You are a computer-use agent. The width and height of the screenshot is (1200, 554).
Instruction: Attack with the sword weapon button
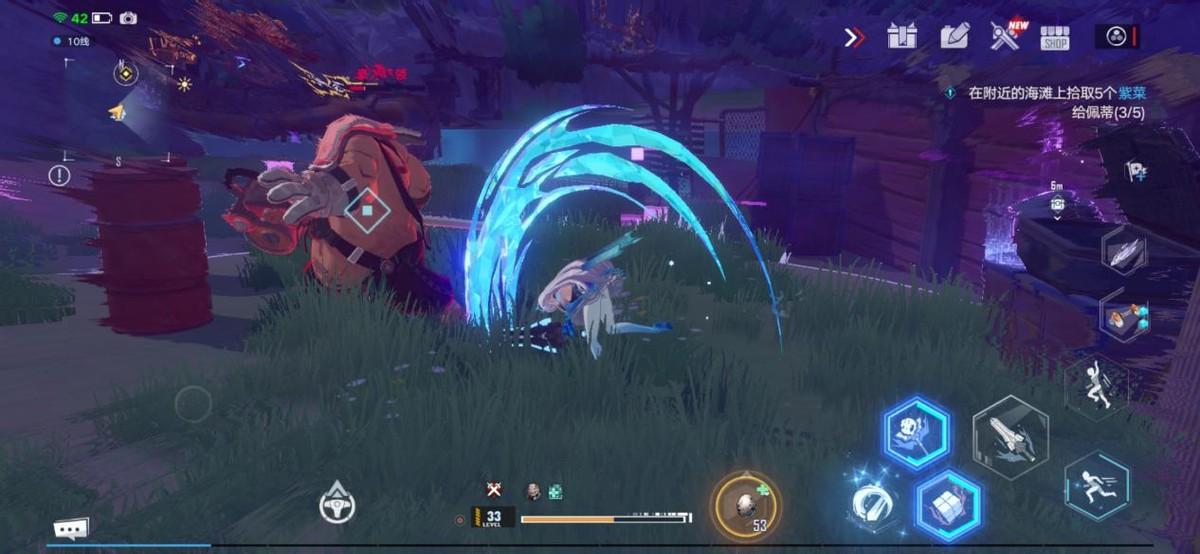click(x=1010, y=437)
